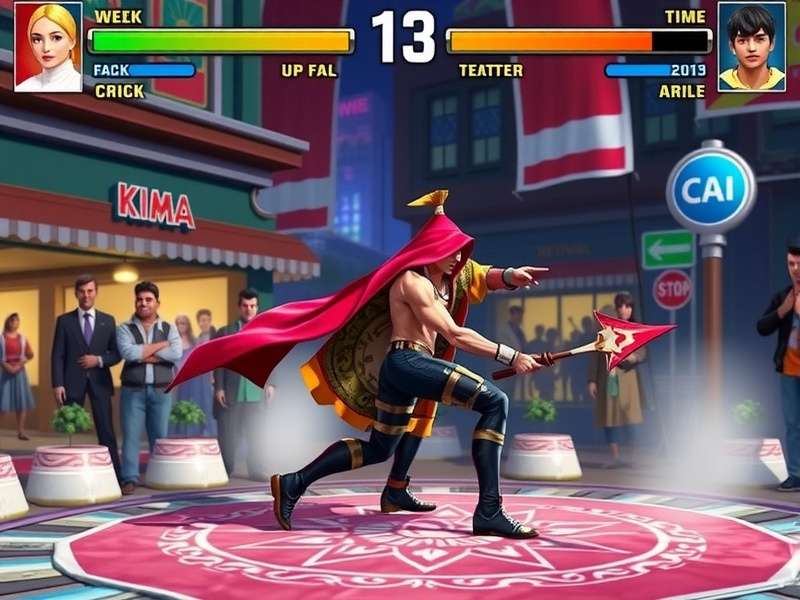Image resolution: width=800 pixels, height=600 pixels.
Task: Select the dark-haired fighter portrait
Action: (751, 47)
